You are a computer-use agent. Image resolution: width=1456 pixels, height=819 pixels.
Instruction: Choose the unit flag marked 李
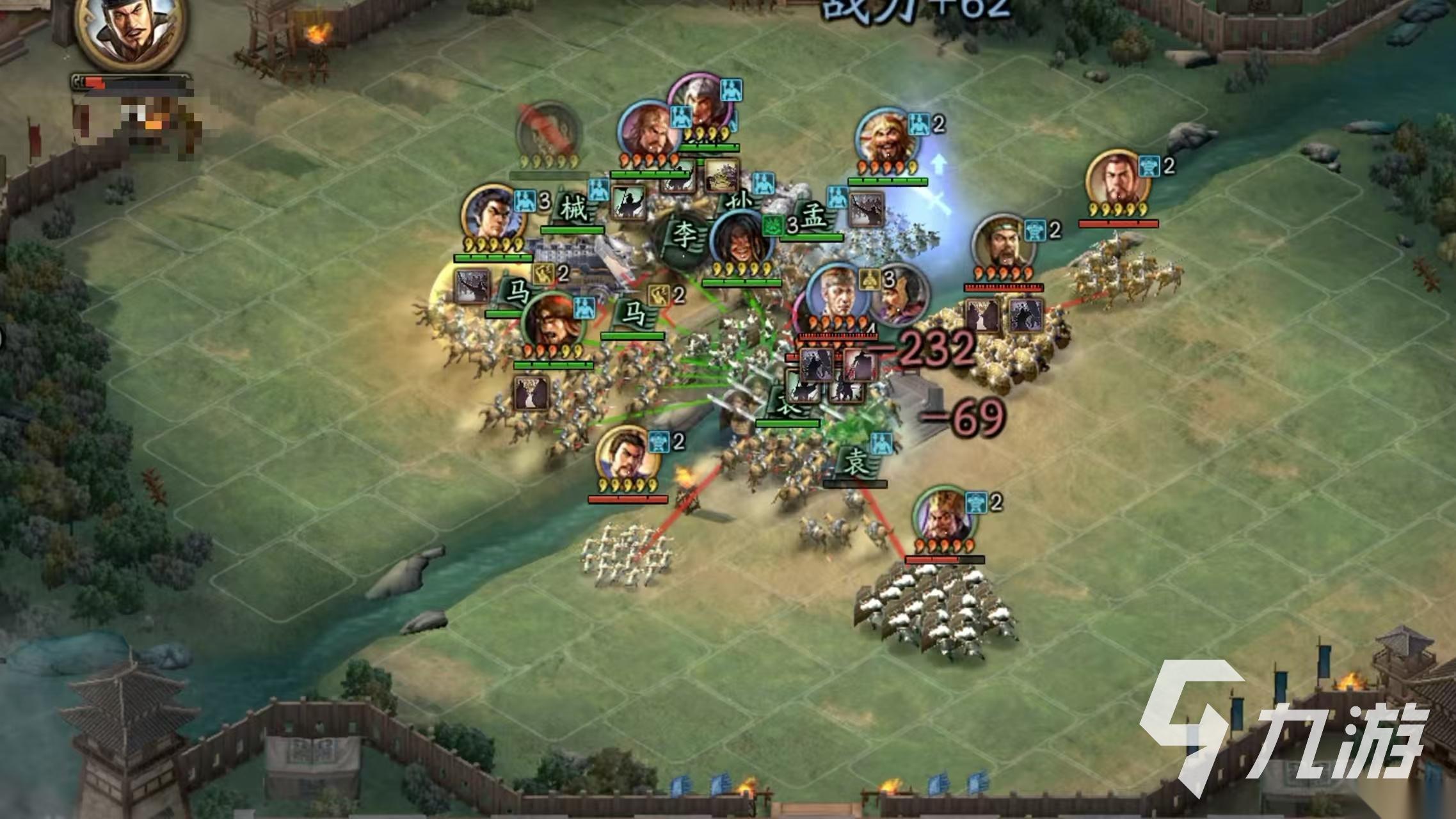pyautogui.click(x=684, y=235)
